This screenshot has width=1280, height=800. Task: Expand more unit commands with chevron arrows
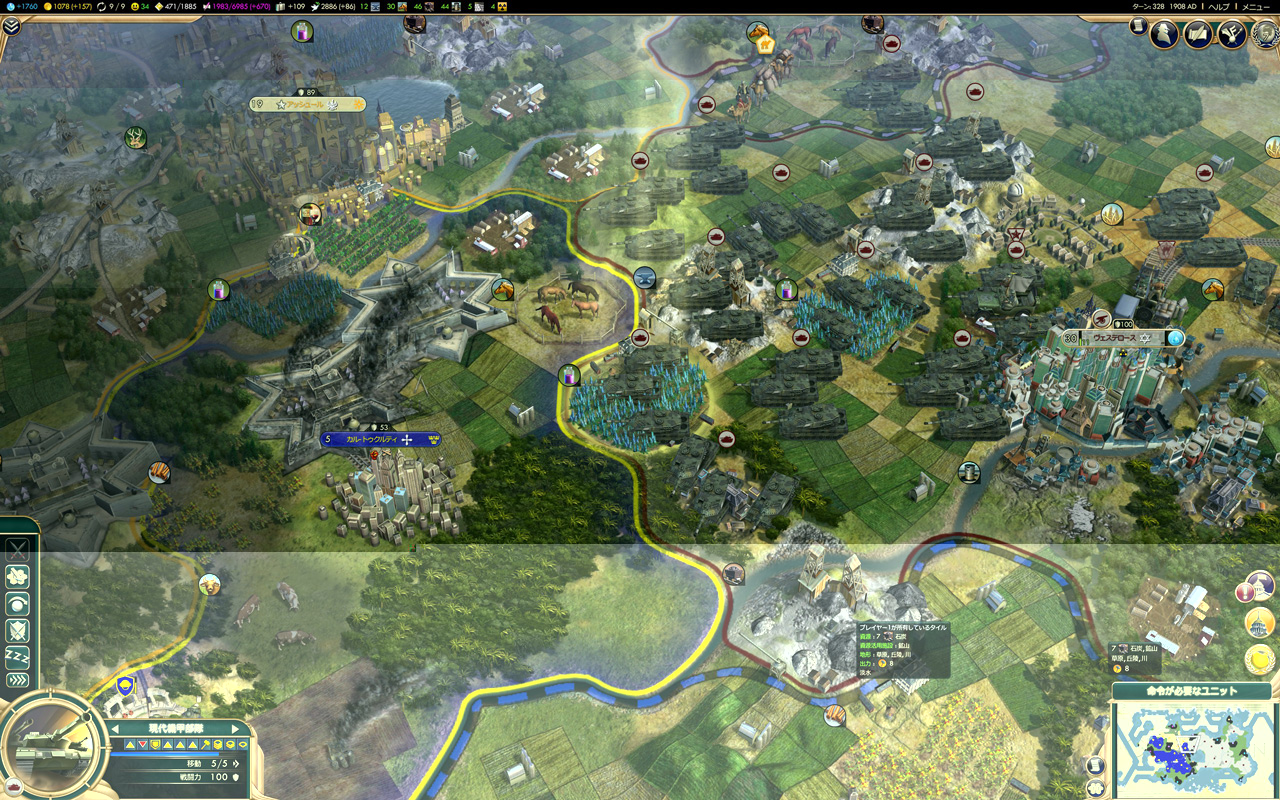18,681
